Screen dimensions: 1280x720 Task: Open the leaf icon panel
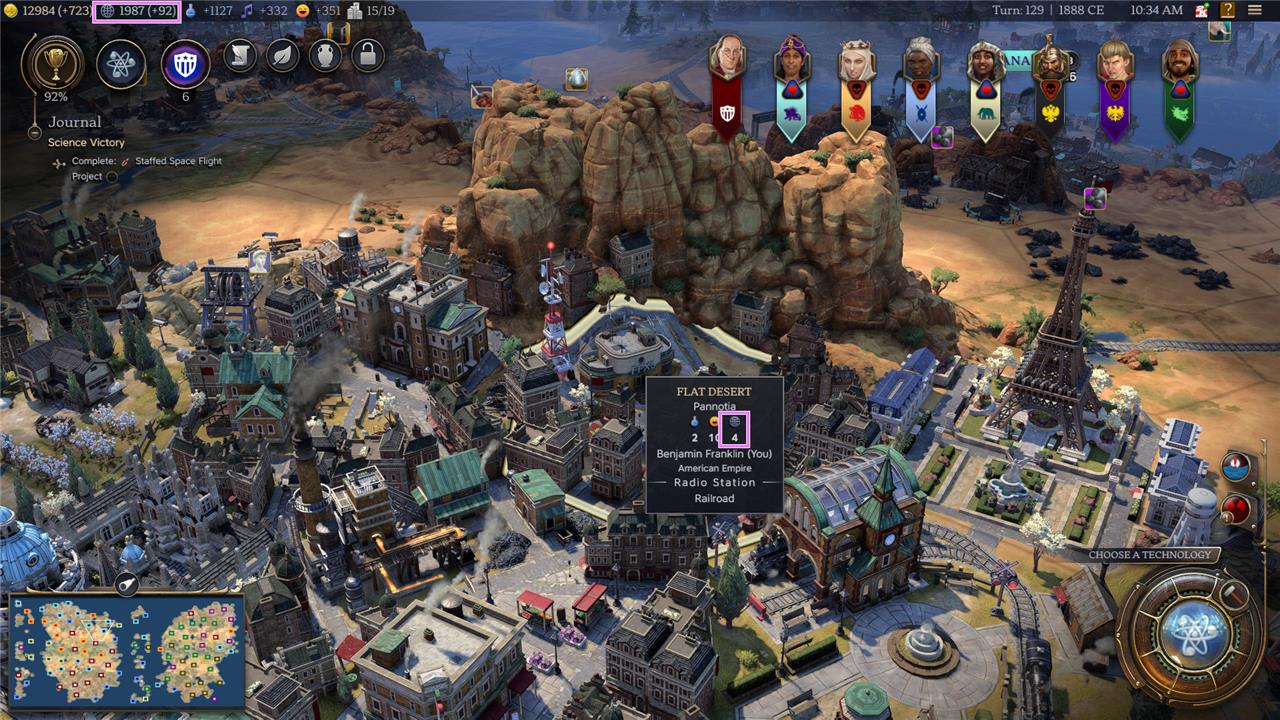click(283, 55)
